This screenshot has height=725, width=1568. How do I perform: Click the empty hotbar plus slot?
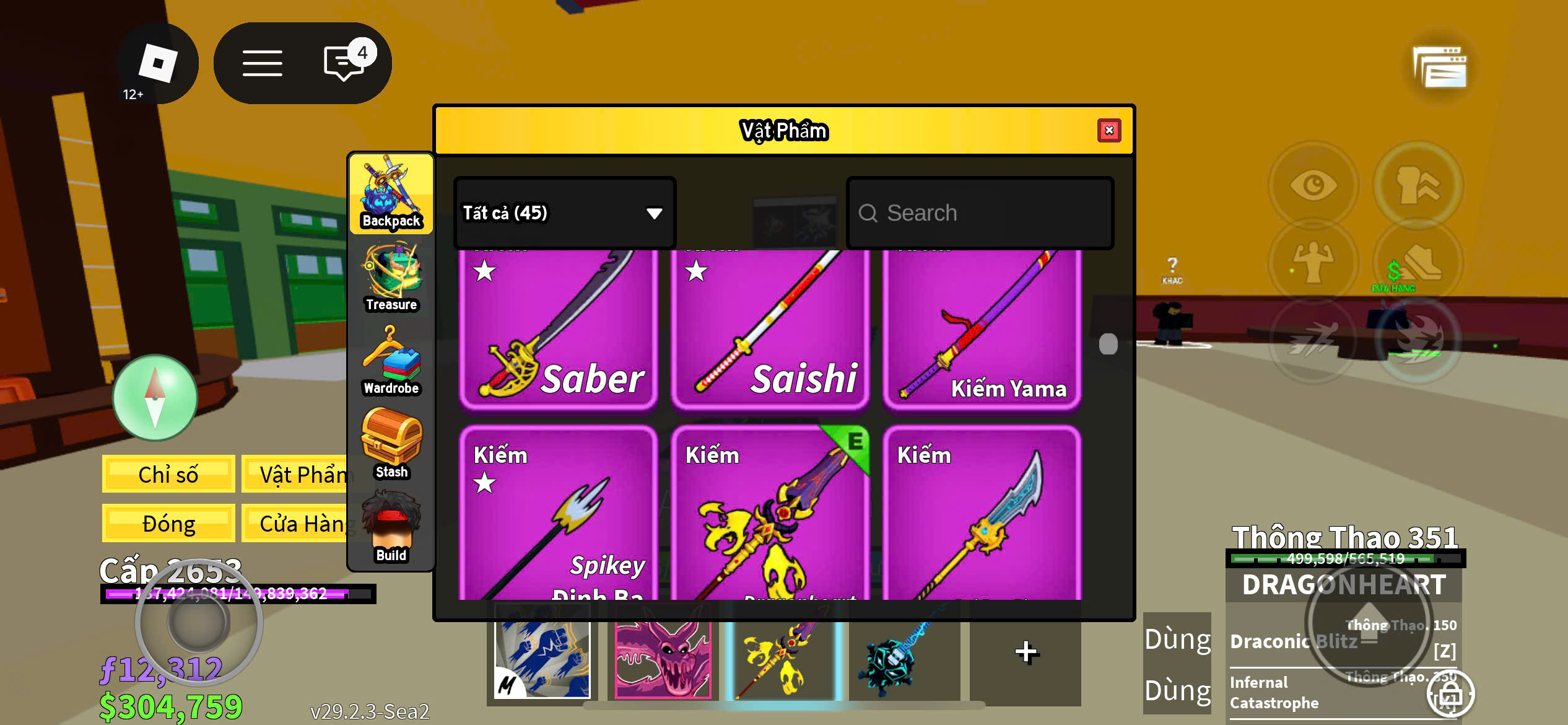1026,652
